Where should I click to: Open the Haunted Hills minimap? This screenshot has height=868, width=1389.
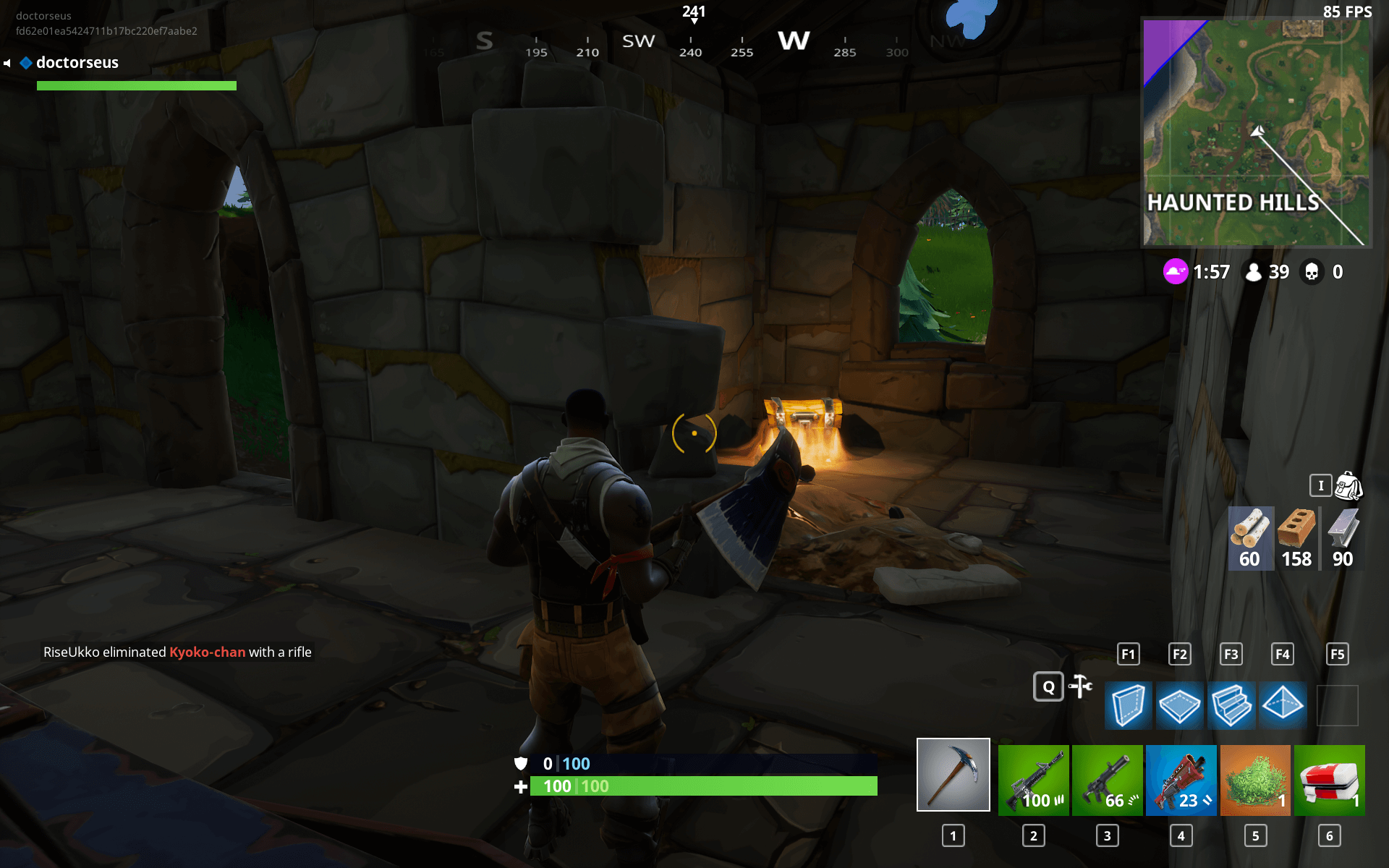(x=1255, y=132)
